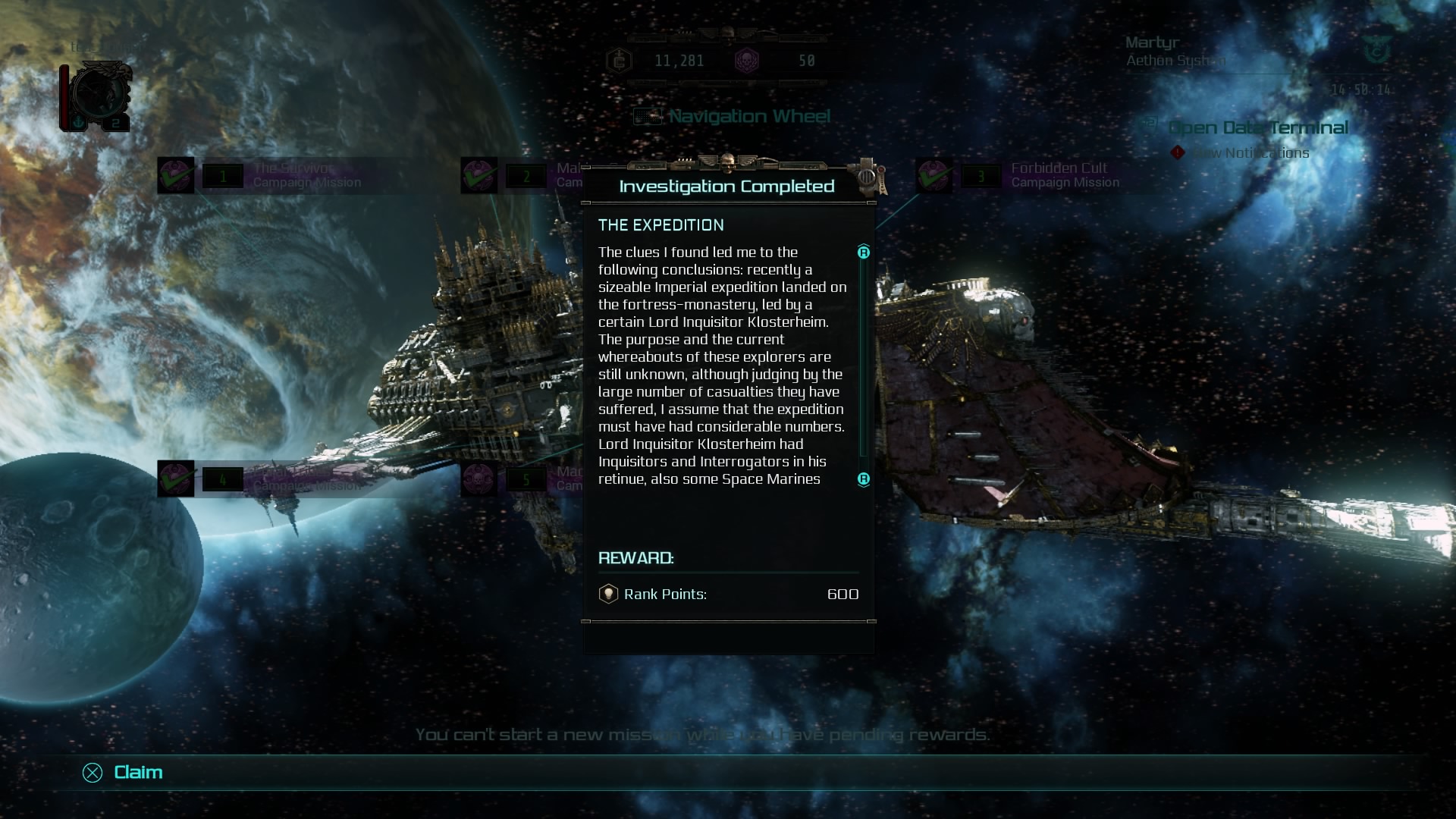
Task: Open the Data Terminal
Action: tap(1257, 127)
